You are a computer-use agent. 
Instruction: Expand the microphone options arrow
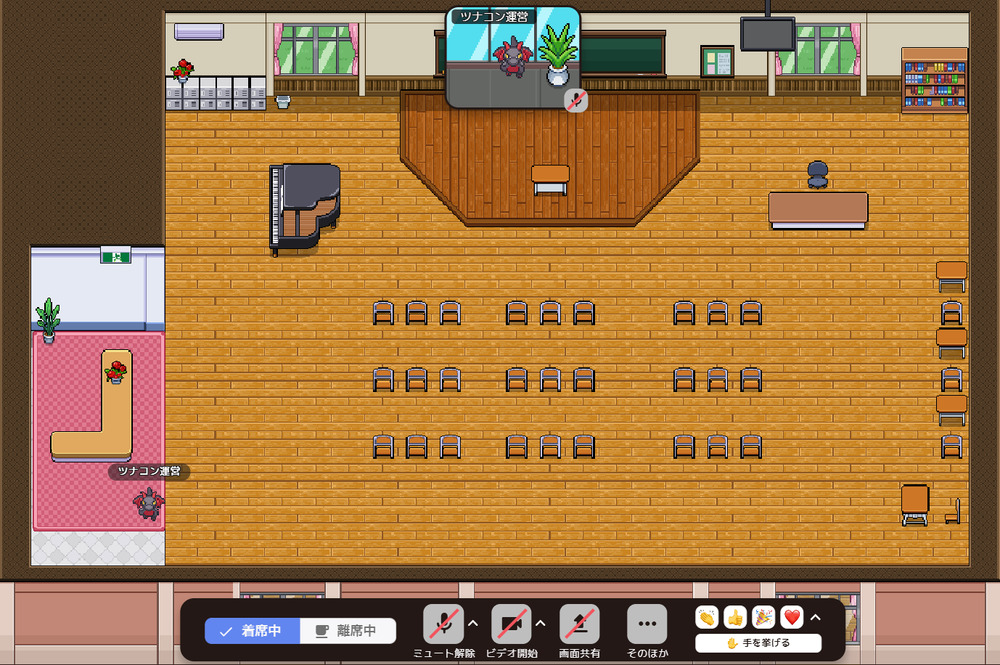[x=473, y=623]
